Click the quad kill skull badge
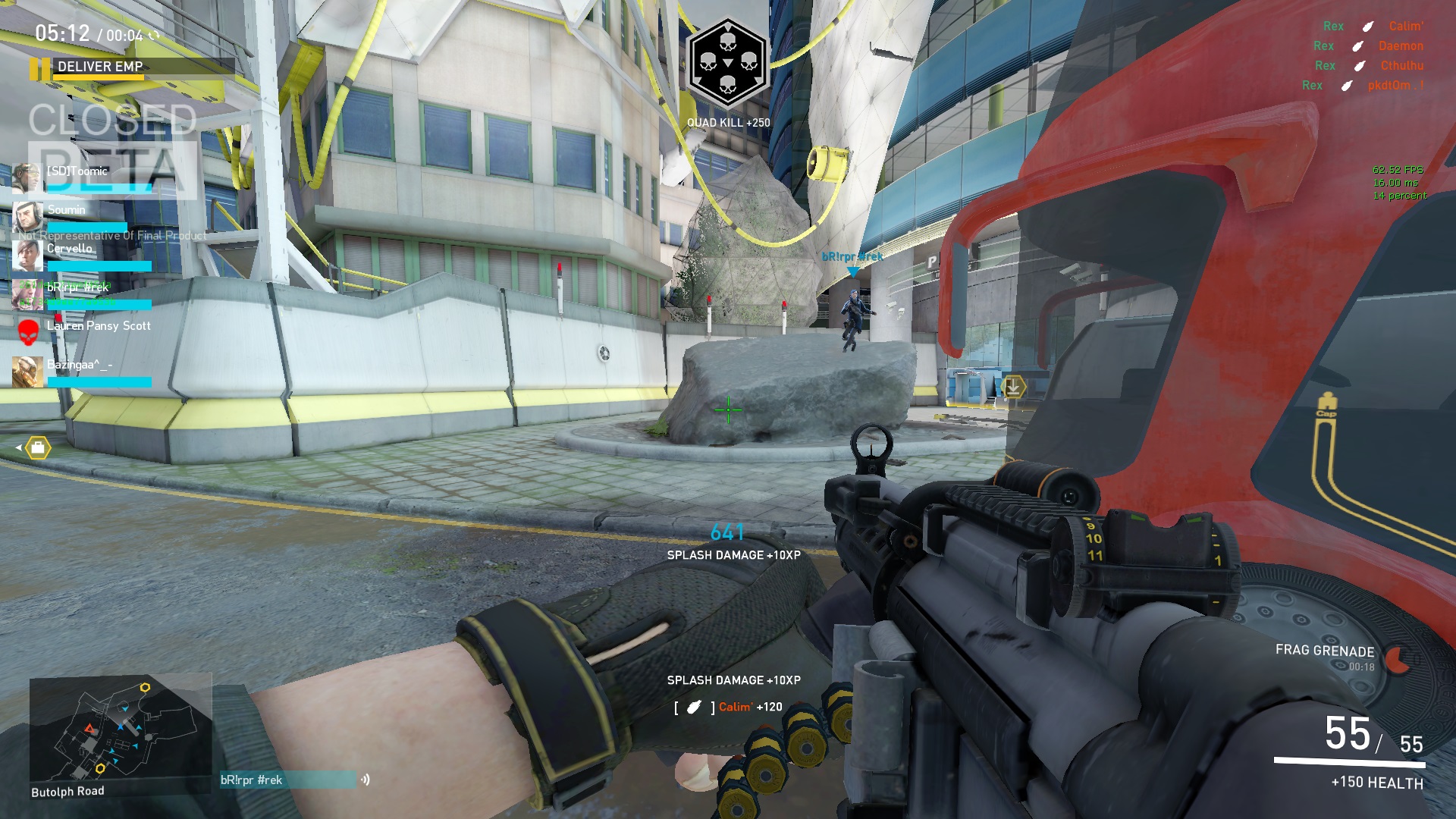The image size is (1456, 819). pos(727,62)
